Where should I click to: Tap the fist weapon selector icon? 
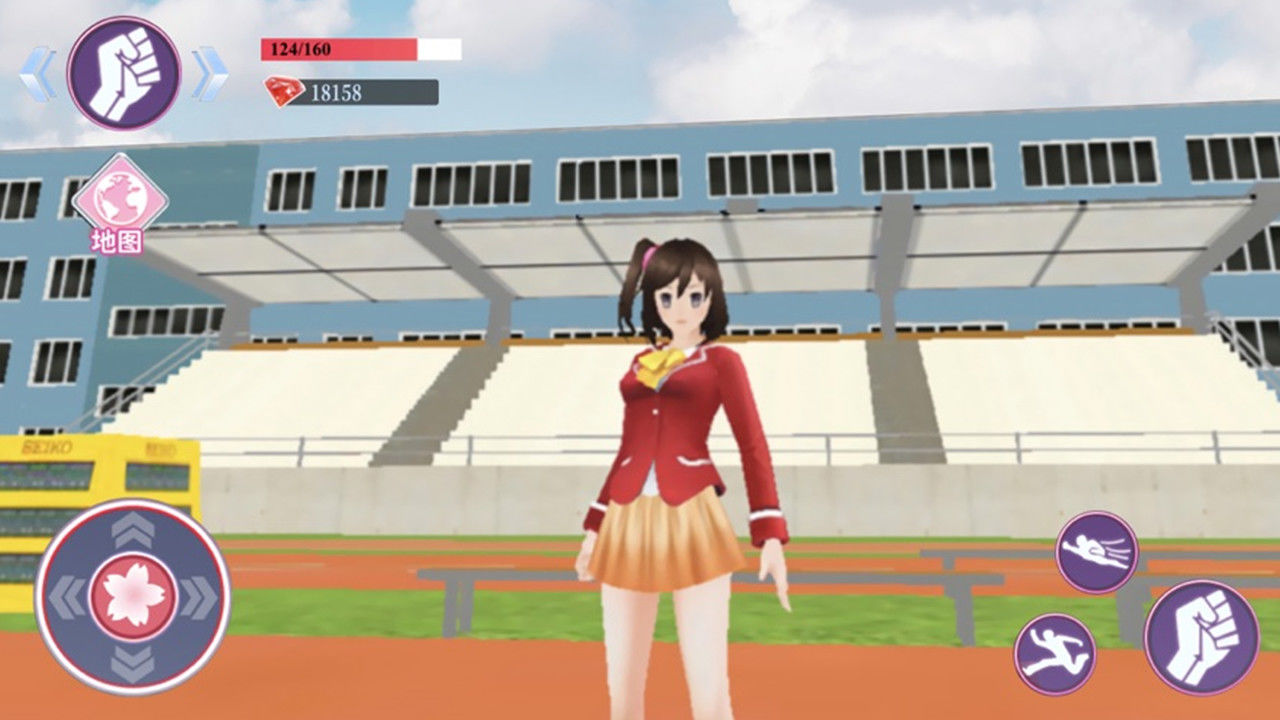(124, 73)
